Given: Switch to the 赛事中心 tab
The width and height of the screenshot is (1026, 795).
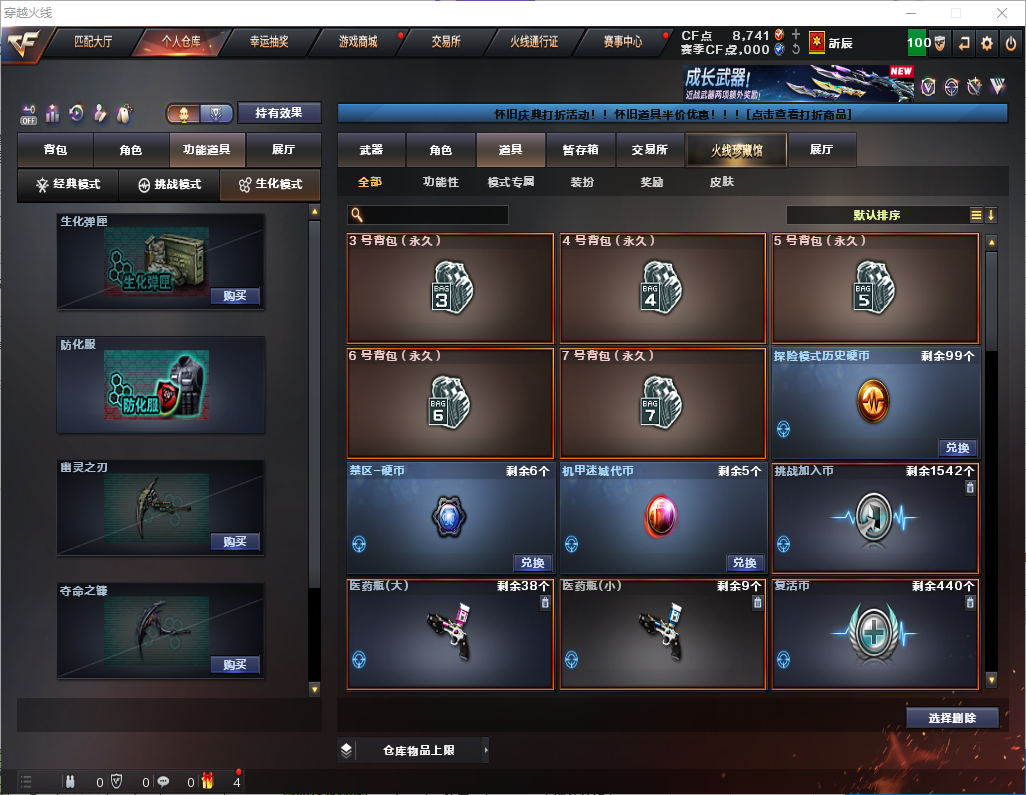Looking at the screenshot, I should coord(622,42).
